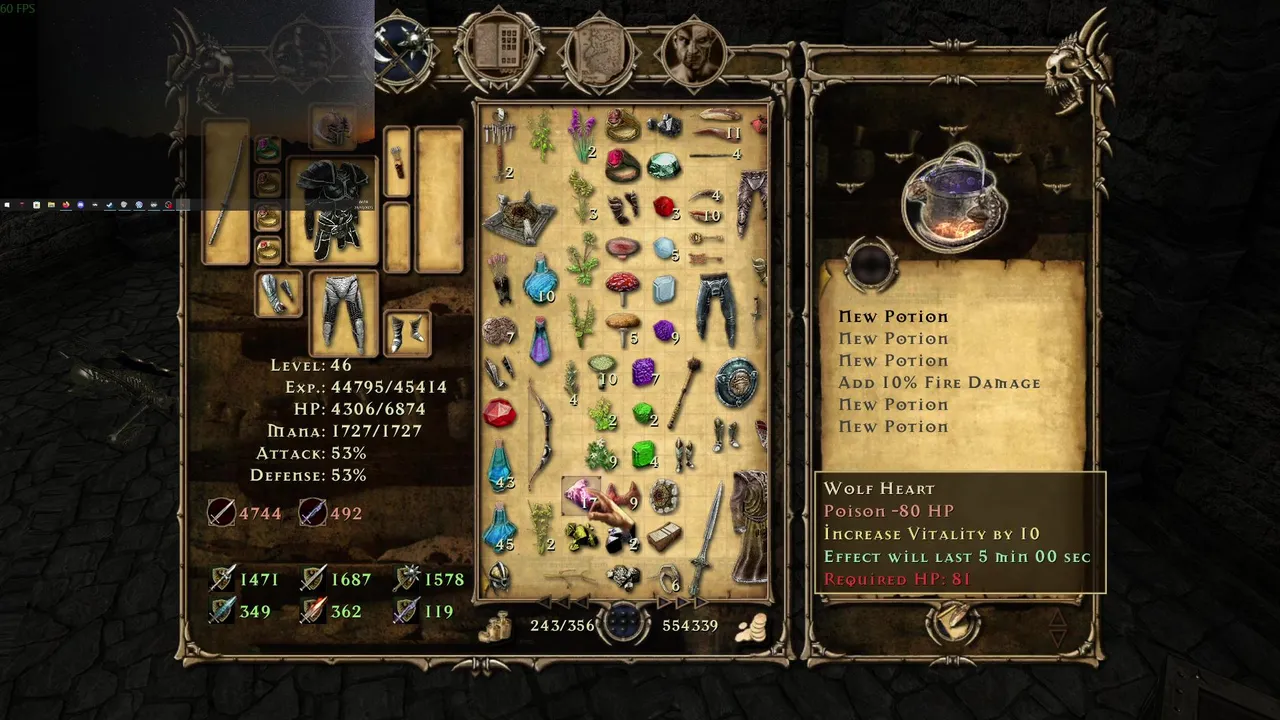This screenshot has width=1280, height=720.
Task: Select the round shield in inventory
Action: click(x=736, y=381)
